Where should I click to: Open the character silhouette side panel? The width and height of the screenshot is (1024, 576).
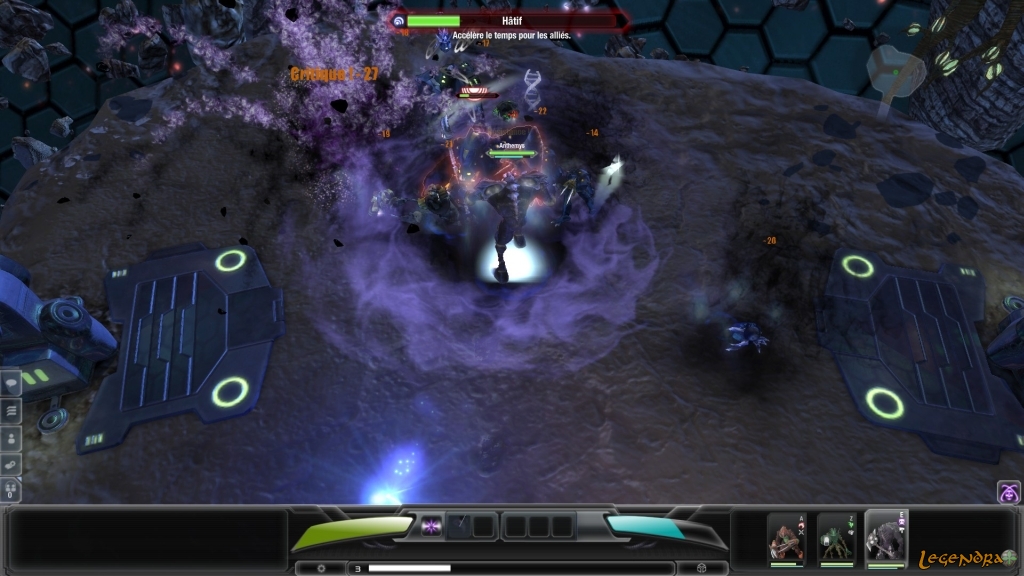coord(10,437)
